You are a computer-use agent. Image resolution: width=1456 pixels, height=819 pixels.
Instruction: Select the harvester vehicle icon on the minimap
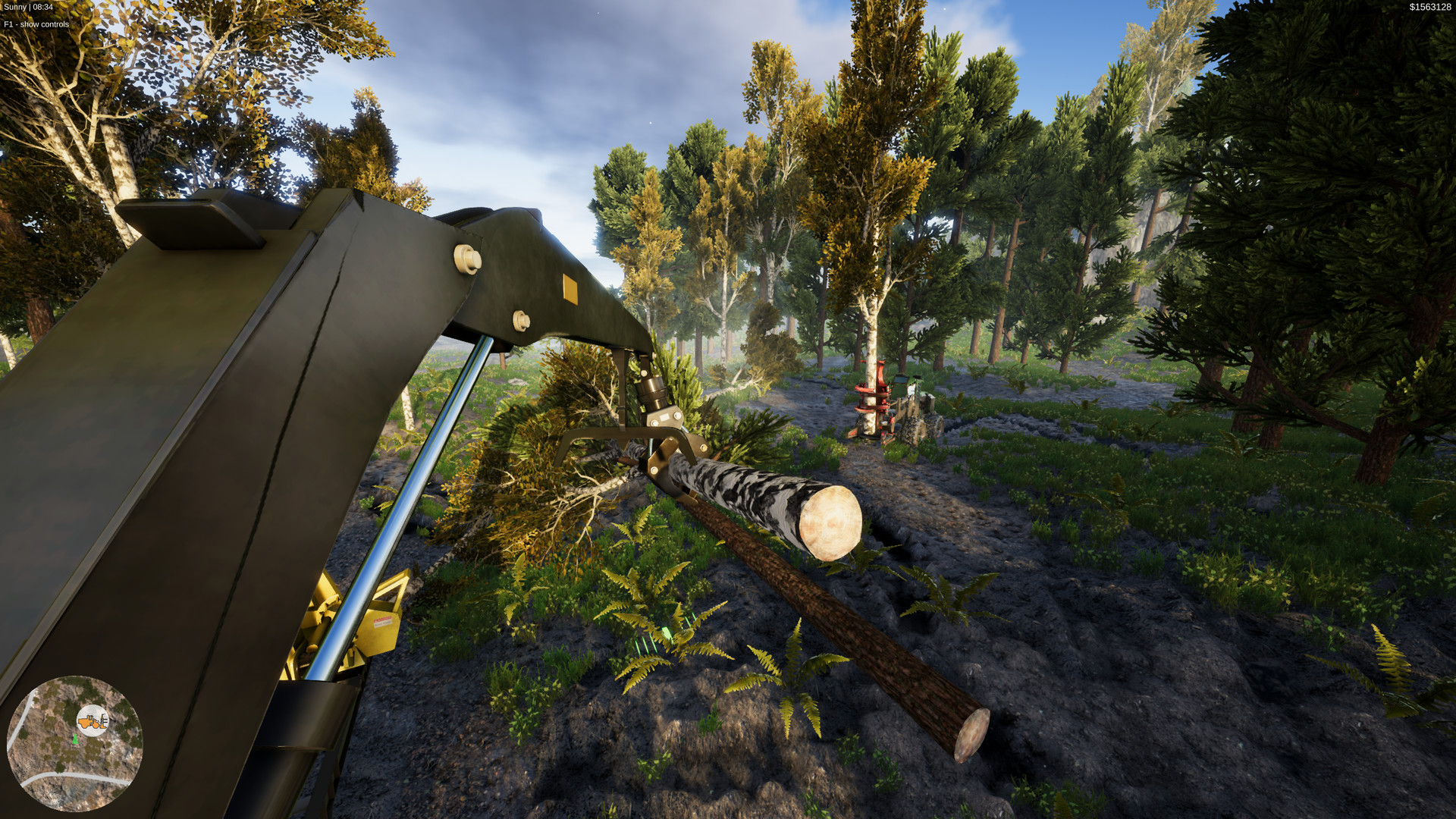[91, 721]
